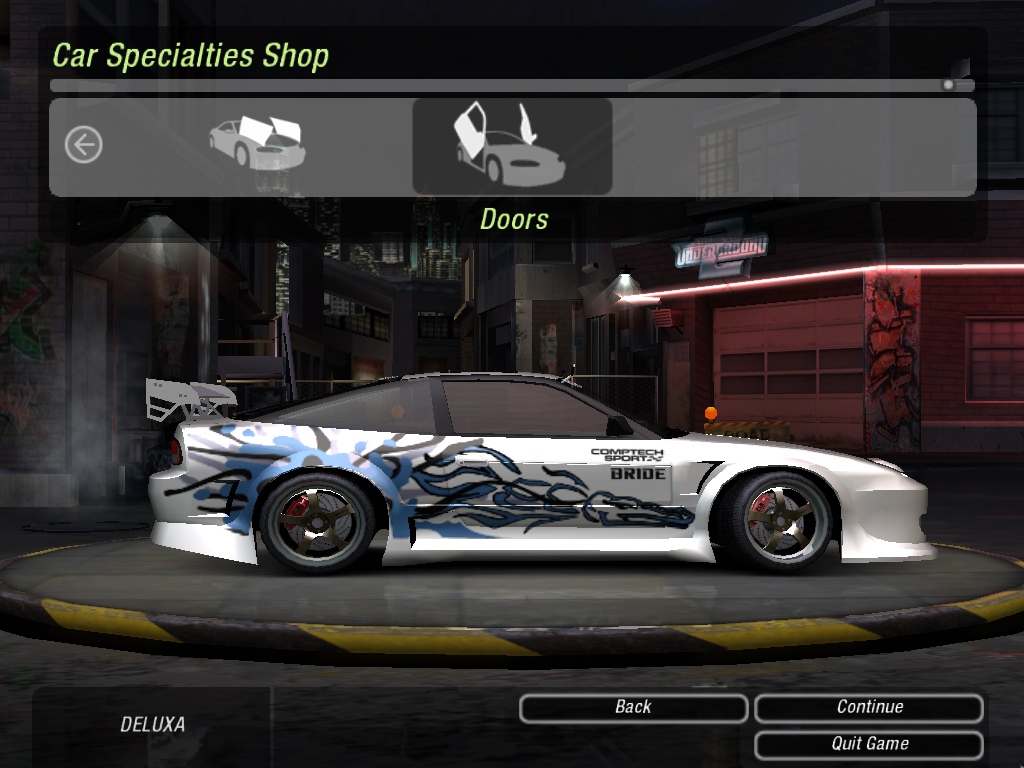Select the Quit Game button
1024x768 pixels.
(869, 745)
